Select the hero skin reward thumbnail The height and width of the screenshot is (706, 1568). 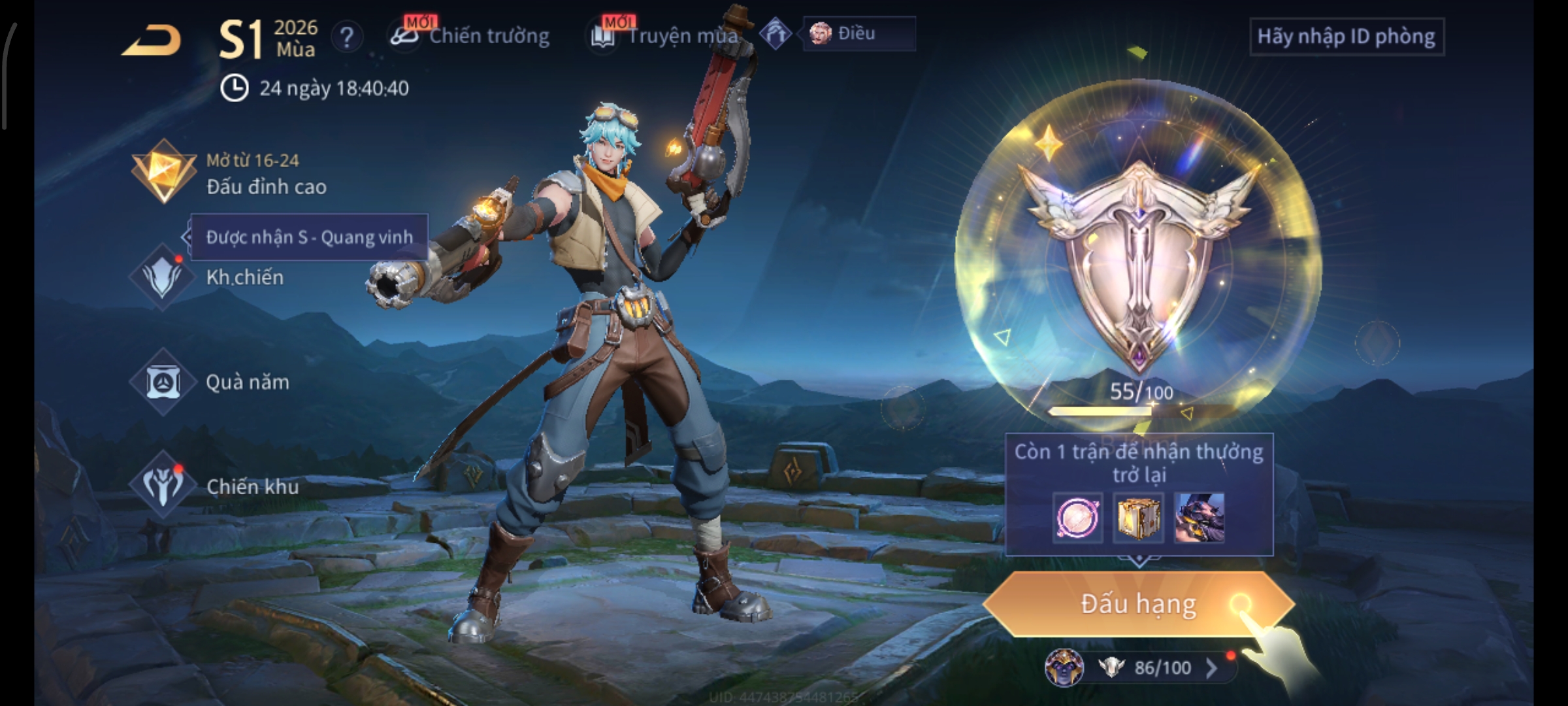tap(1199, 518)
